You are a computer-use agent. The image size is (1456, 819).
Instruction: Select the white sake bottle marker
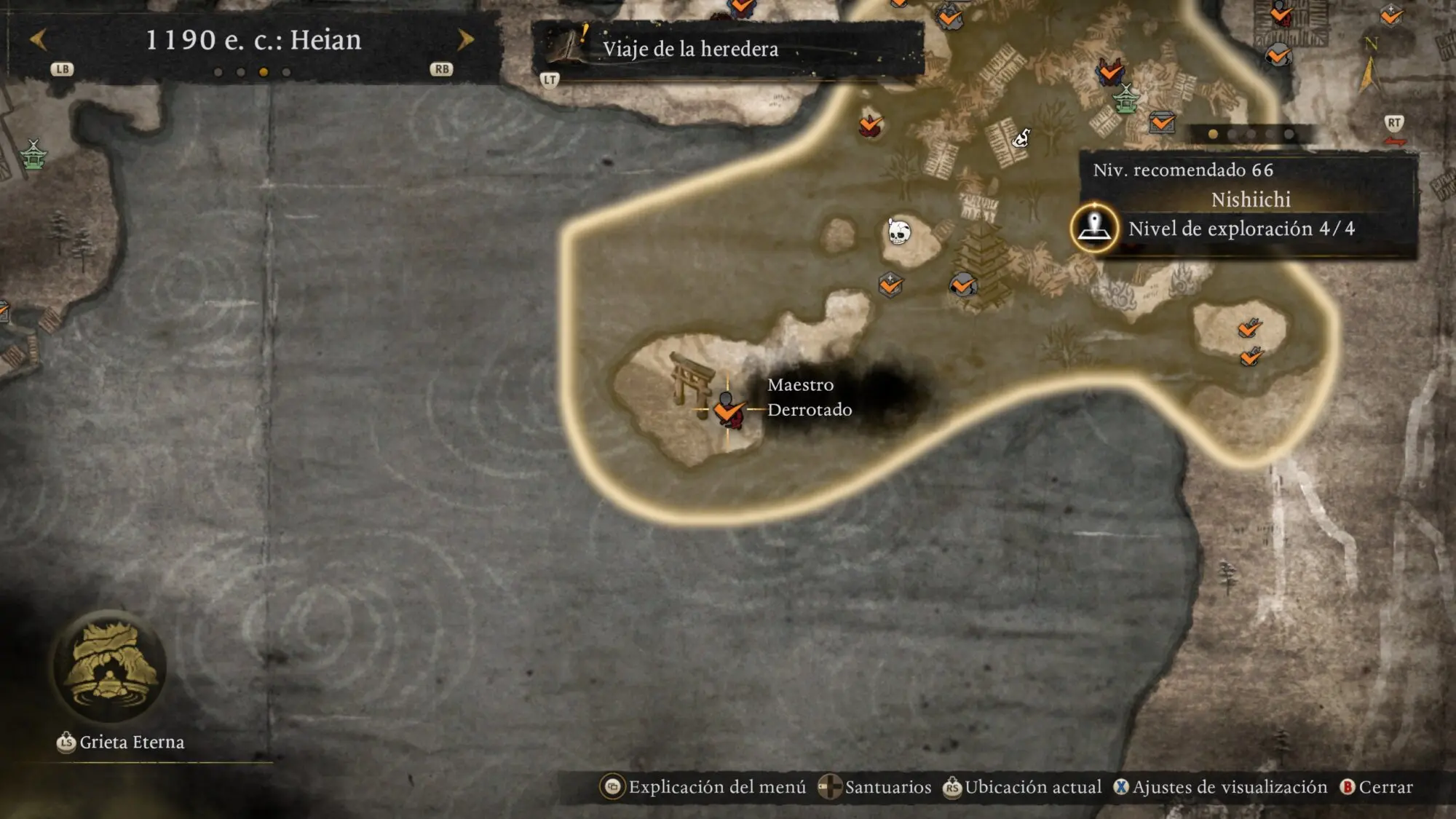click(x=1021, y=137)
